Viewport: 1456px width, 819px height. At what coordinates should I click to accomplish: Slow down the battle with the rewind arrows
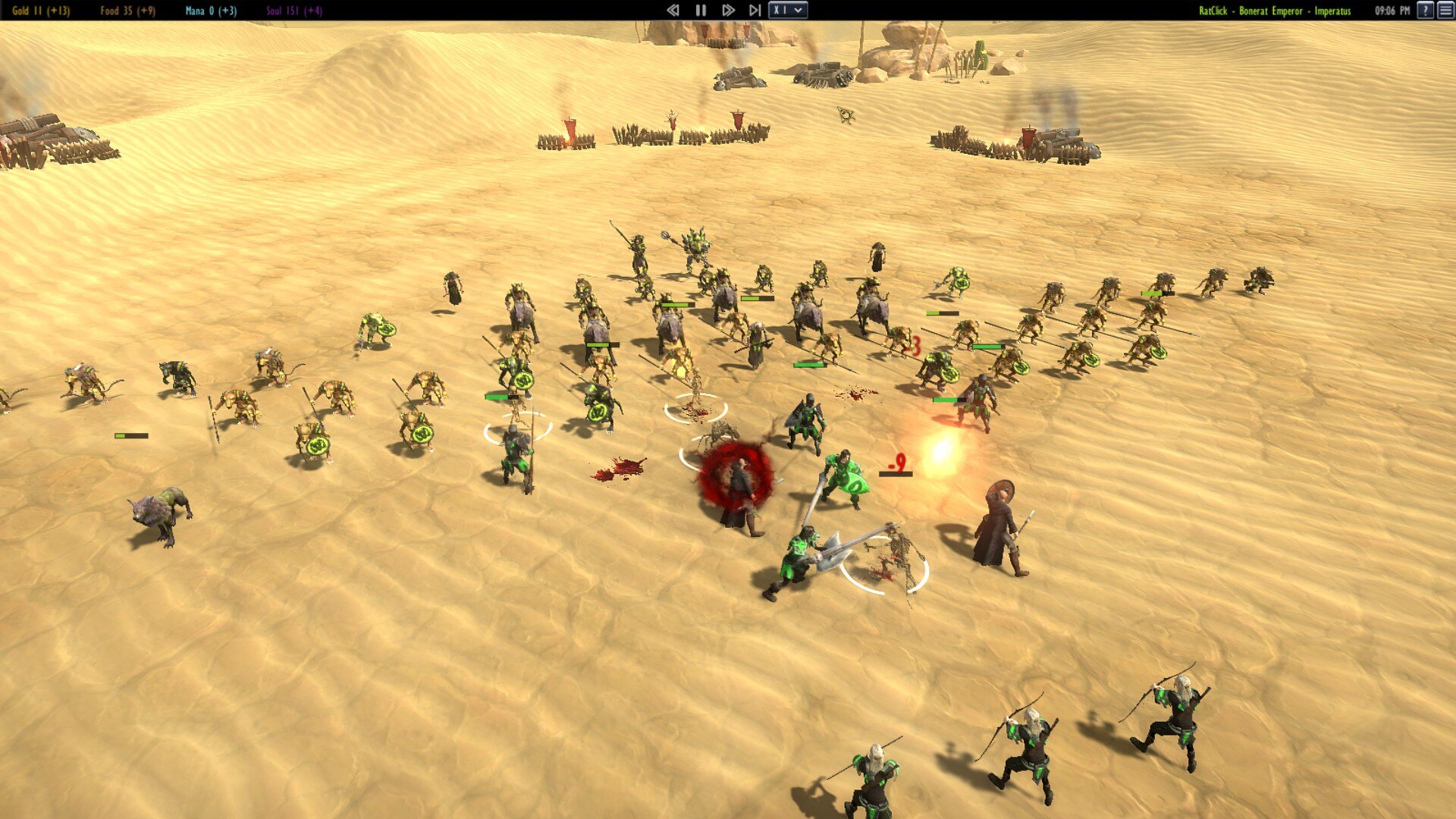(x=673, y=11)
